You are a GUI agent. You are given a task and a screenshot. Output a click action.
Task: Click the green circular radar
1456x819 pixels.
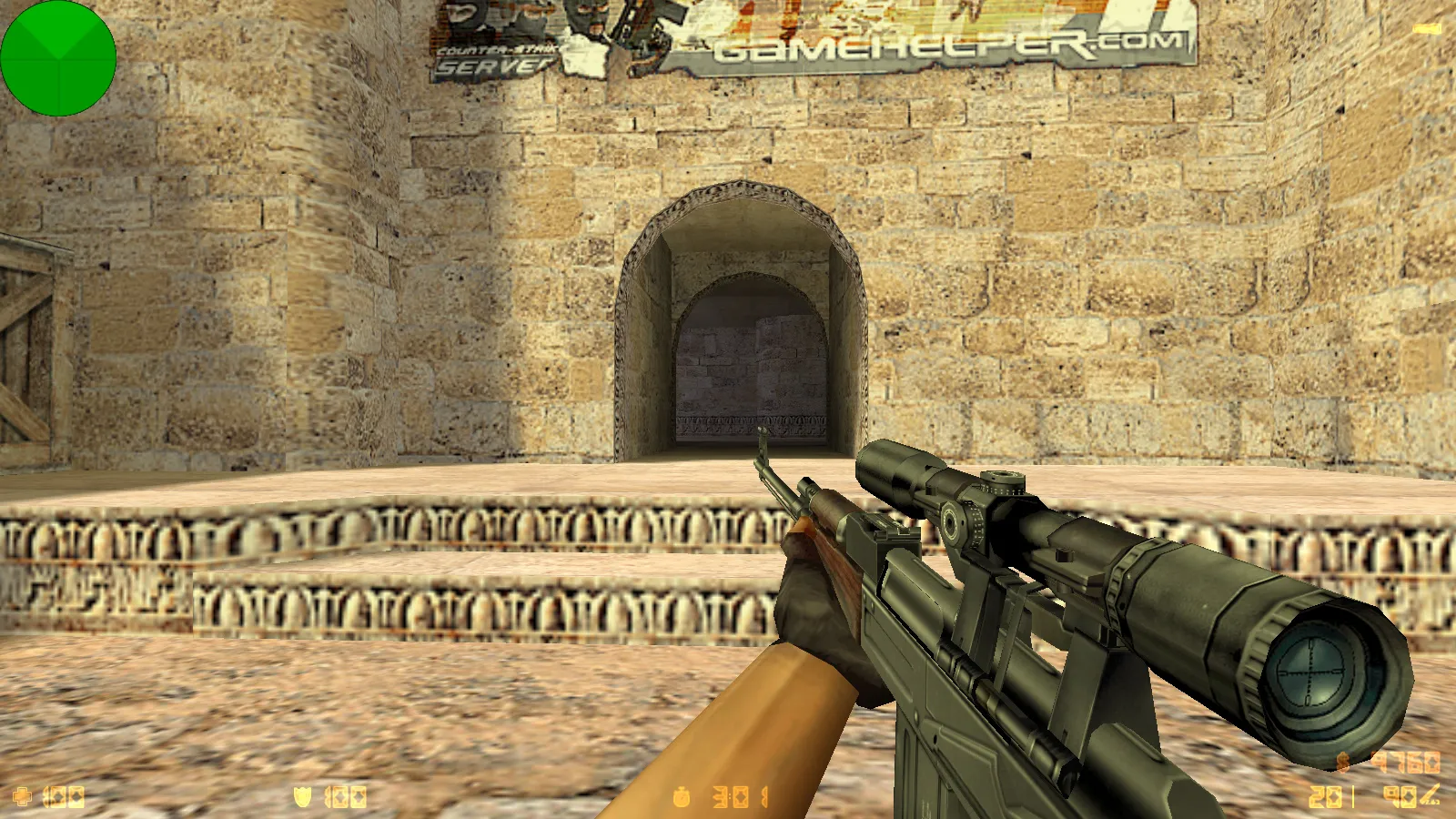point(58,58)
